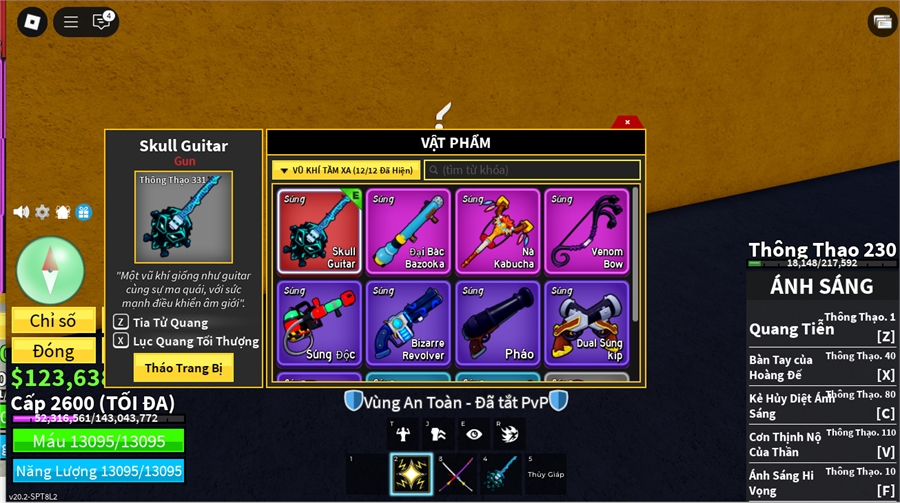Select the Skull Guitar item slot
The width and height of the screenshot is (900, 503).
click(320, 231)
